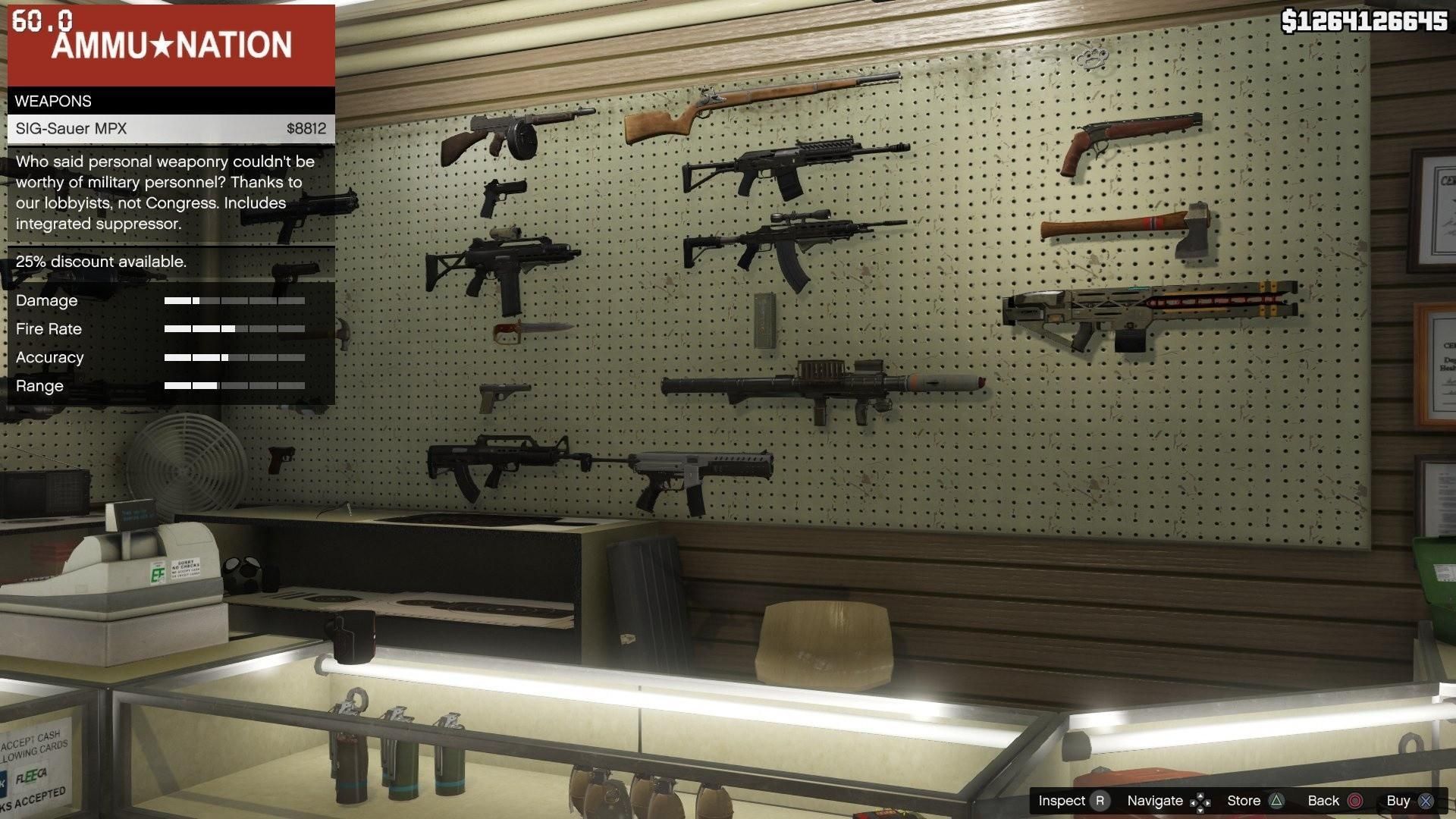This screenshot has width=1456, height=819.
Task: Select the SIG-Sauer MPX weapon entry
Action: pyautogui.click(x=171, y=129)
